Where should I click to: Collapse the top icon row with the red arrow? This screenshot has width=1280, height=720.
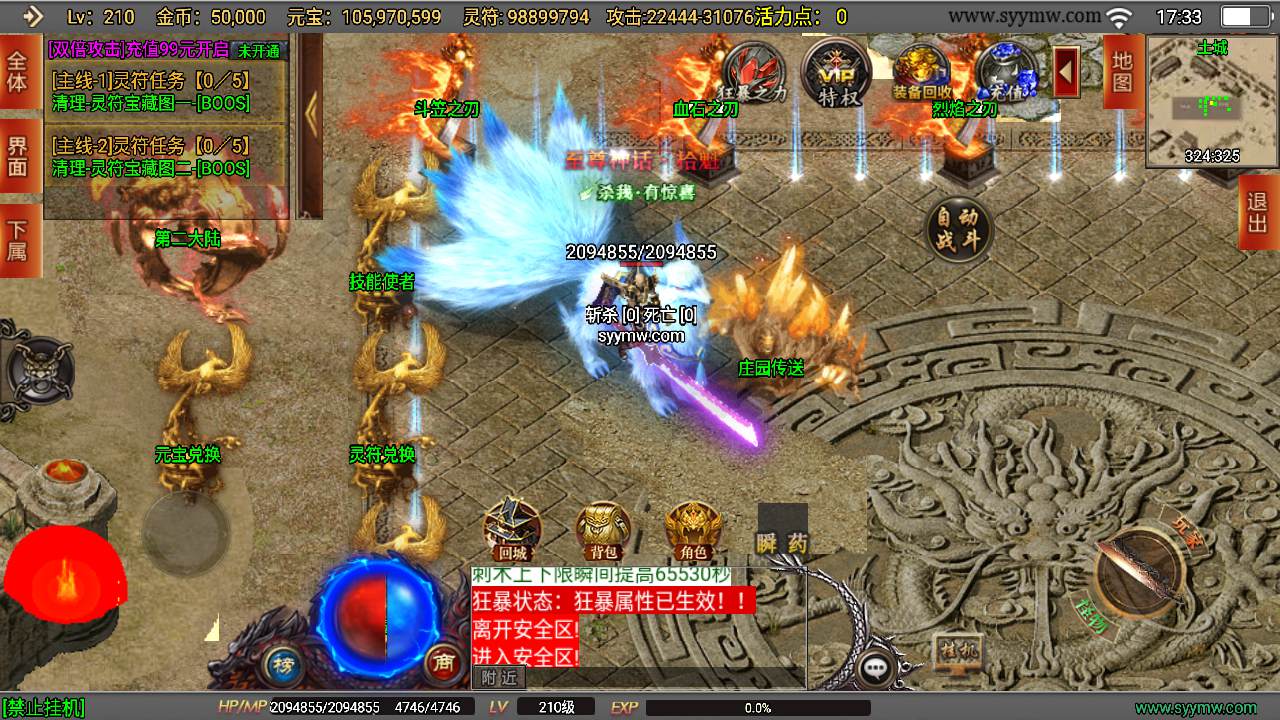coord(1066,72)
